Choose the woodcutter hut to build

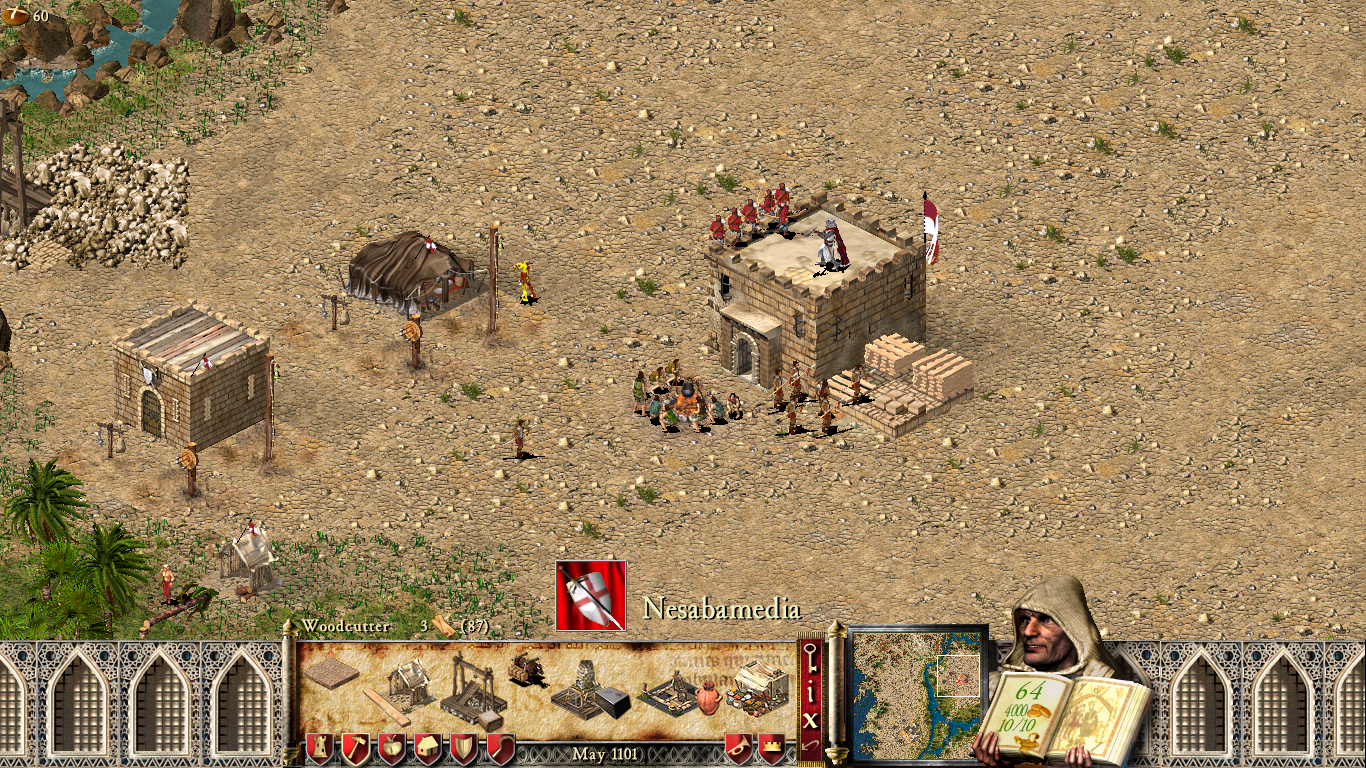pyautogui.click(x=407, y=683)
